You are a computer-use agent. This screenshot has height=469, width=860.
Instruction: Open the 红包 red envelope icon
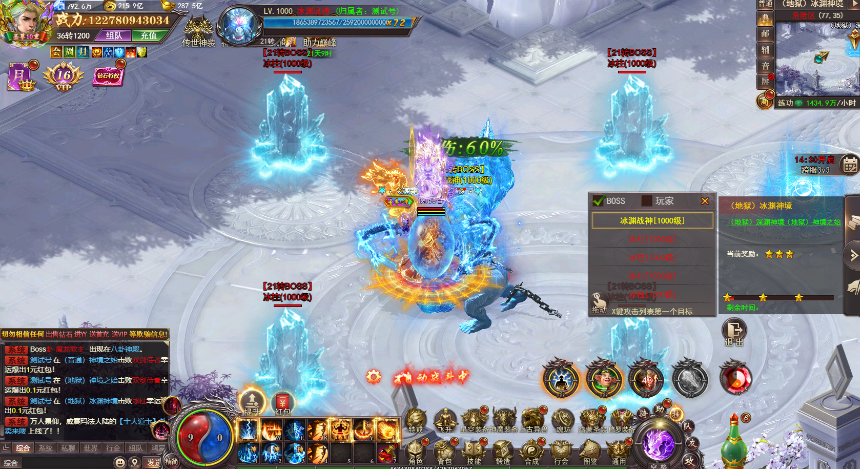[x=282, y=402]
